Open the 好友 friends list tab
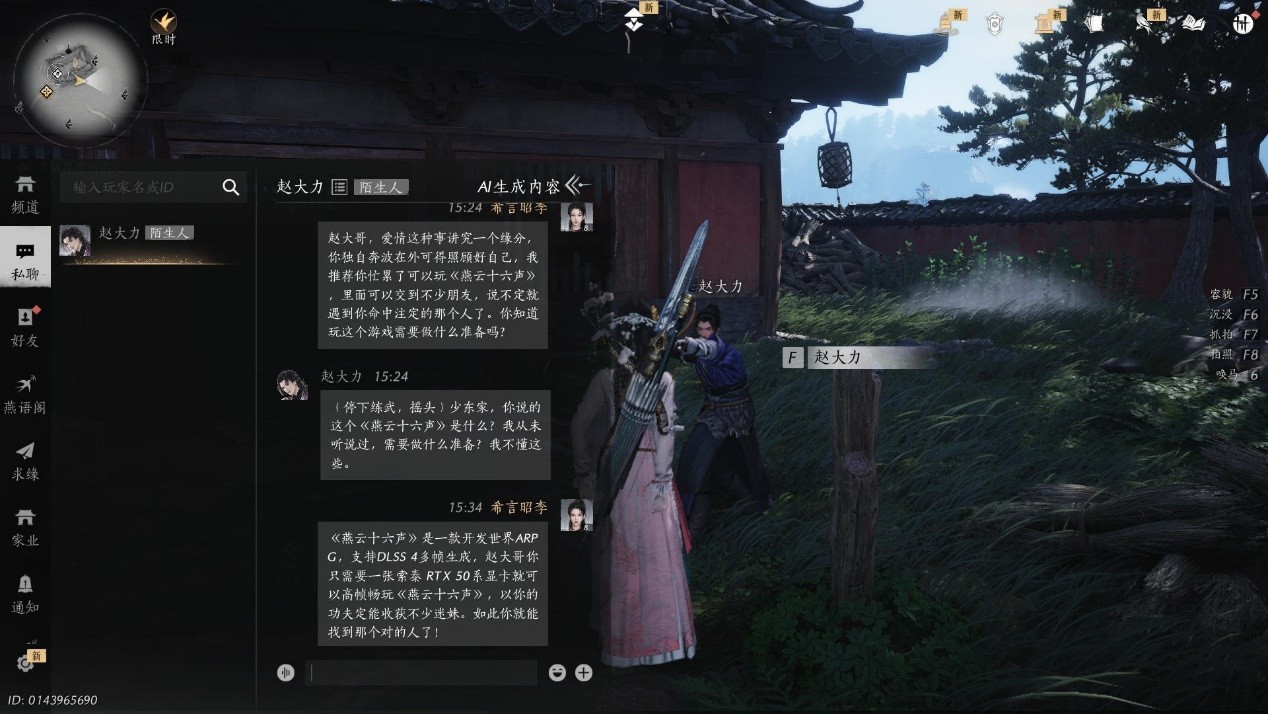The image size is (1268, 714). [25, 328]
